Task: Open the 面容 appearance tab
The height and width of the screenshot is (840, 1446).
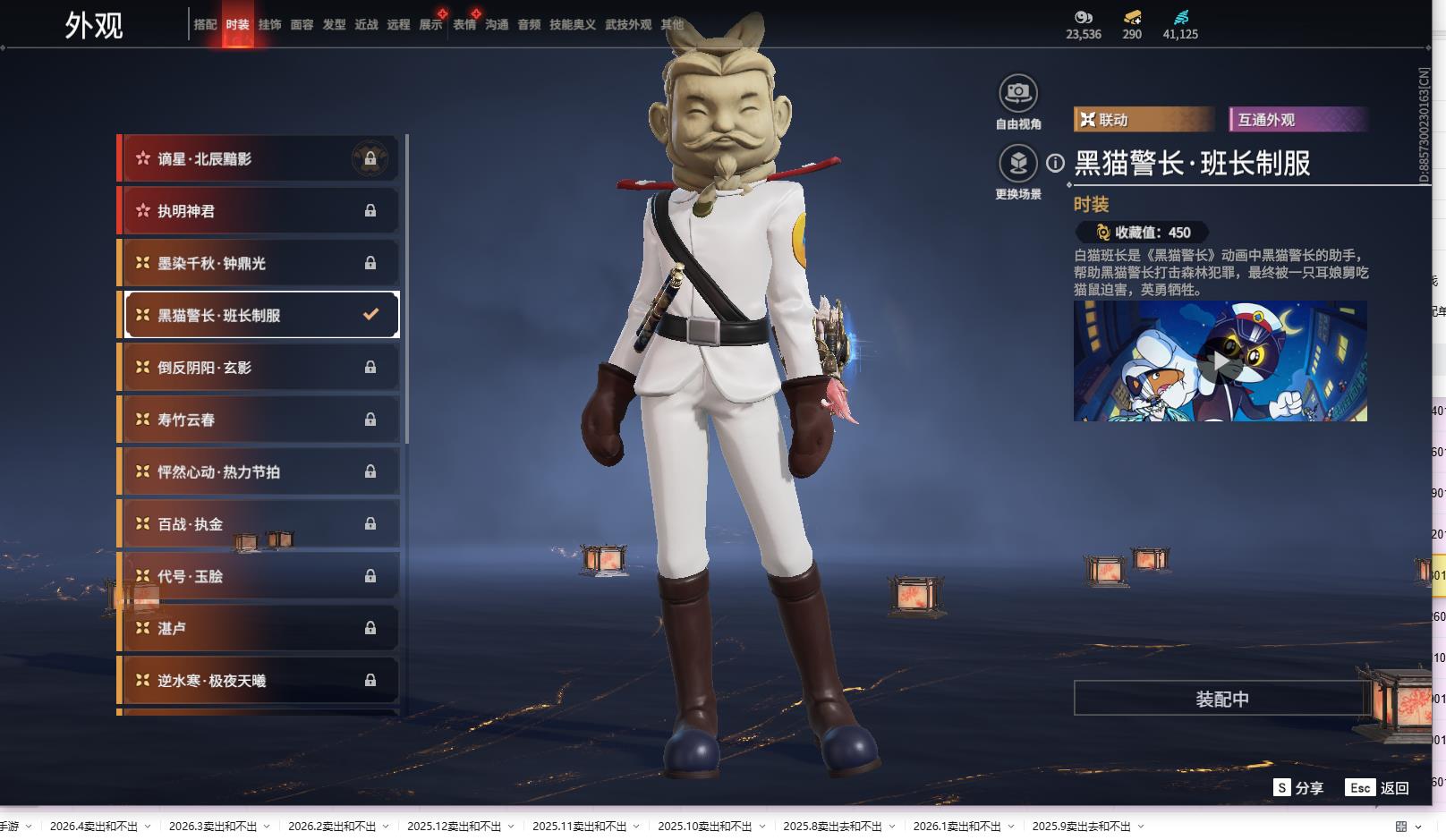Action: click(x=302, y=25)
